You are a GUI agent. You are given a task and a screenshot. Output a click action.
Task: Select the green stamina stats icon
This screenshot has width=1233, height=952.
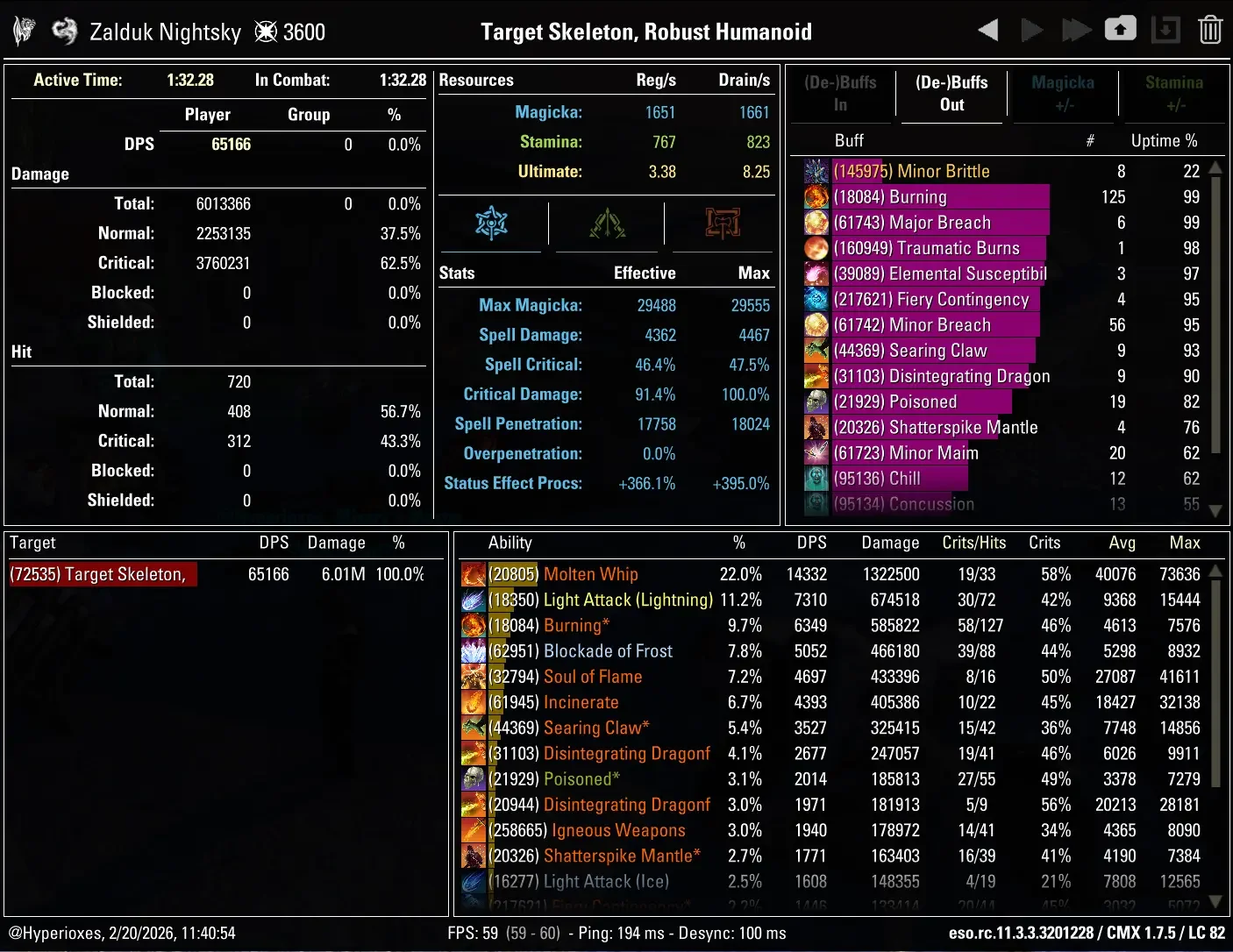tap(607, 224)
